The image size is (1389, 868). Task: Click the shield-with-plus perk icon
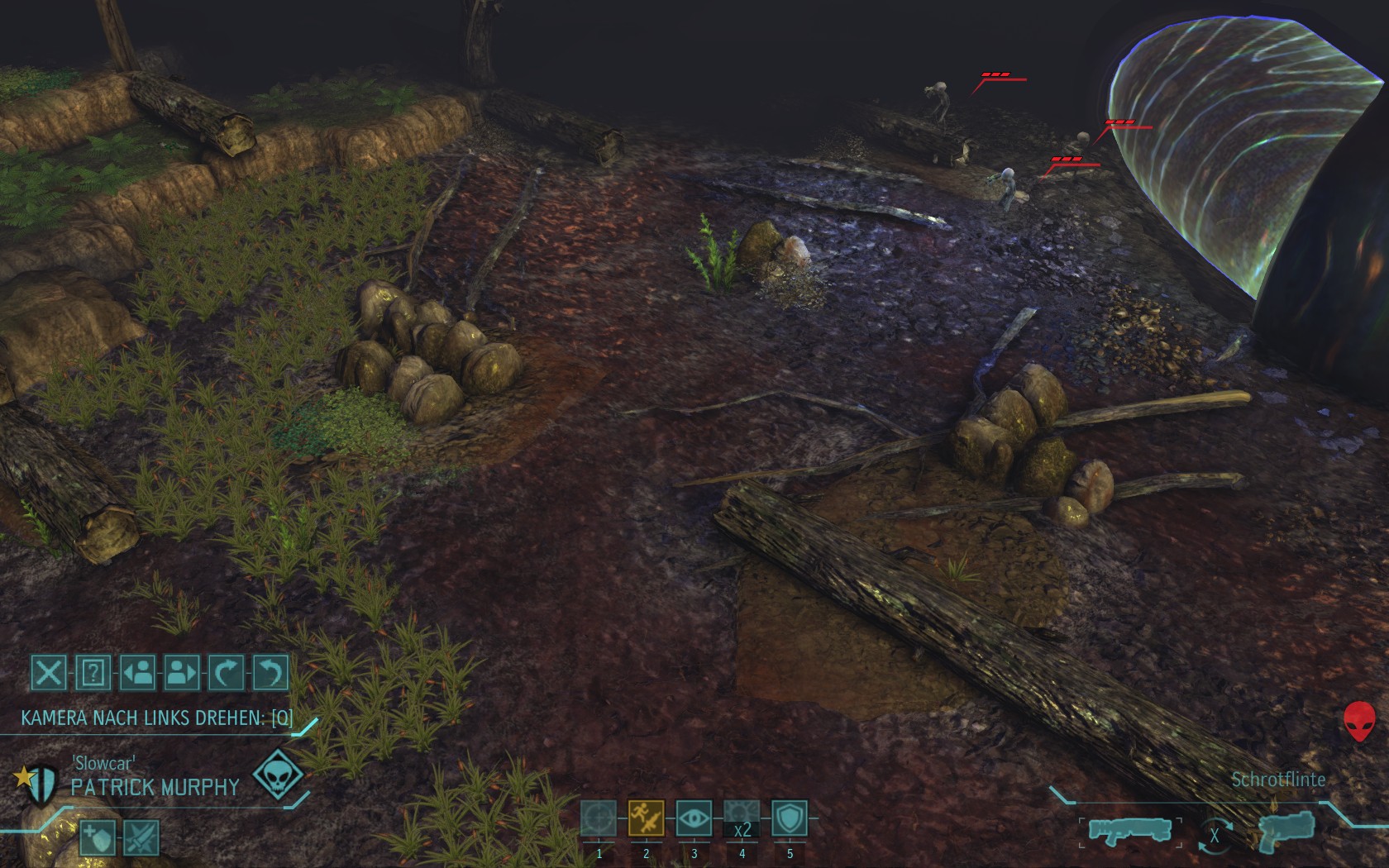point(97,839)
